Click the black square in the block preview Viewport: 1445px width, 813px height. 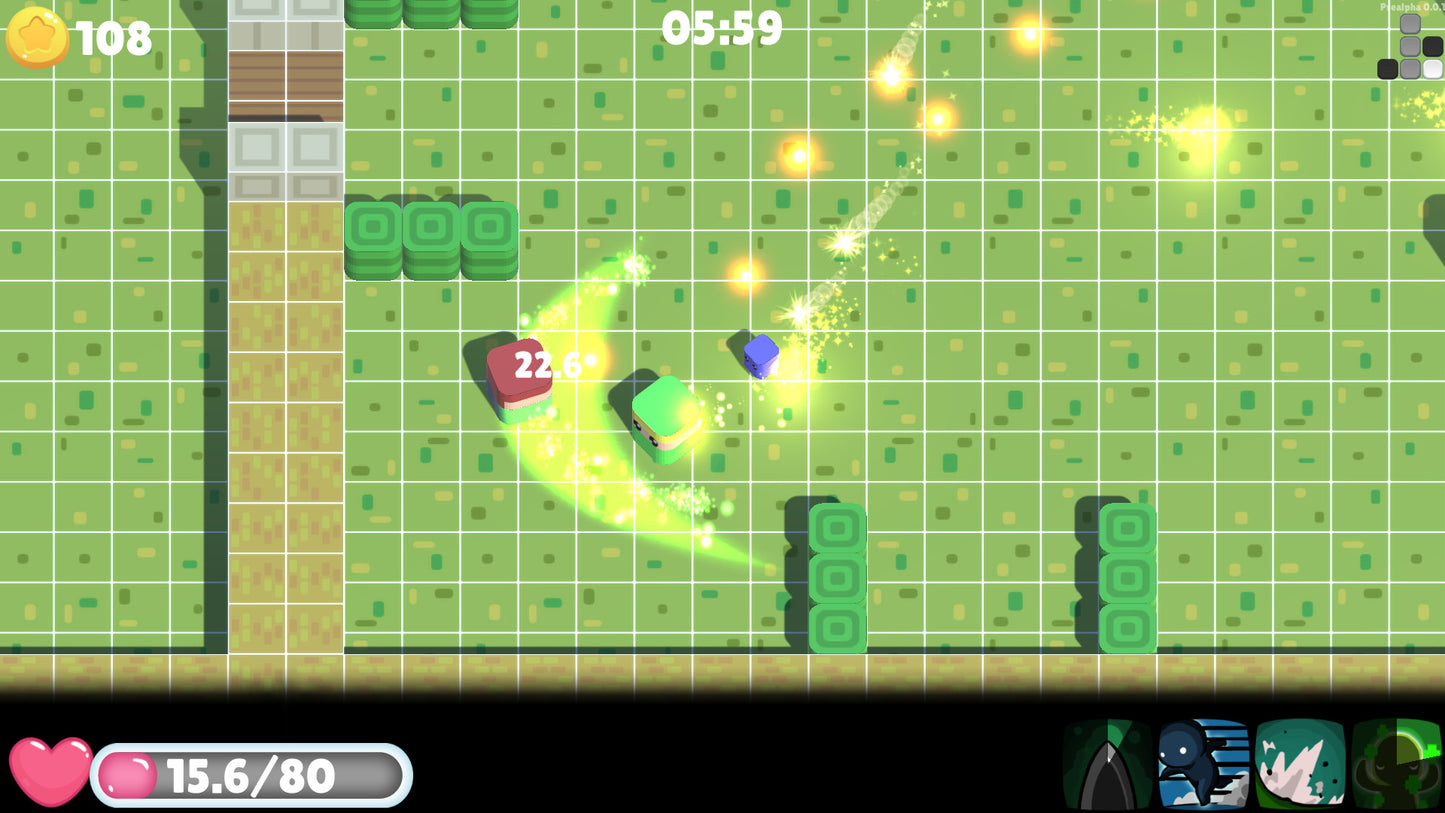pyautogui.click(x=1387, y=69)
